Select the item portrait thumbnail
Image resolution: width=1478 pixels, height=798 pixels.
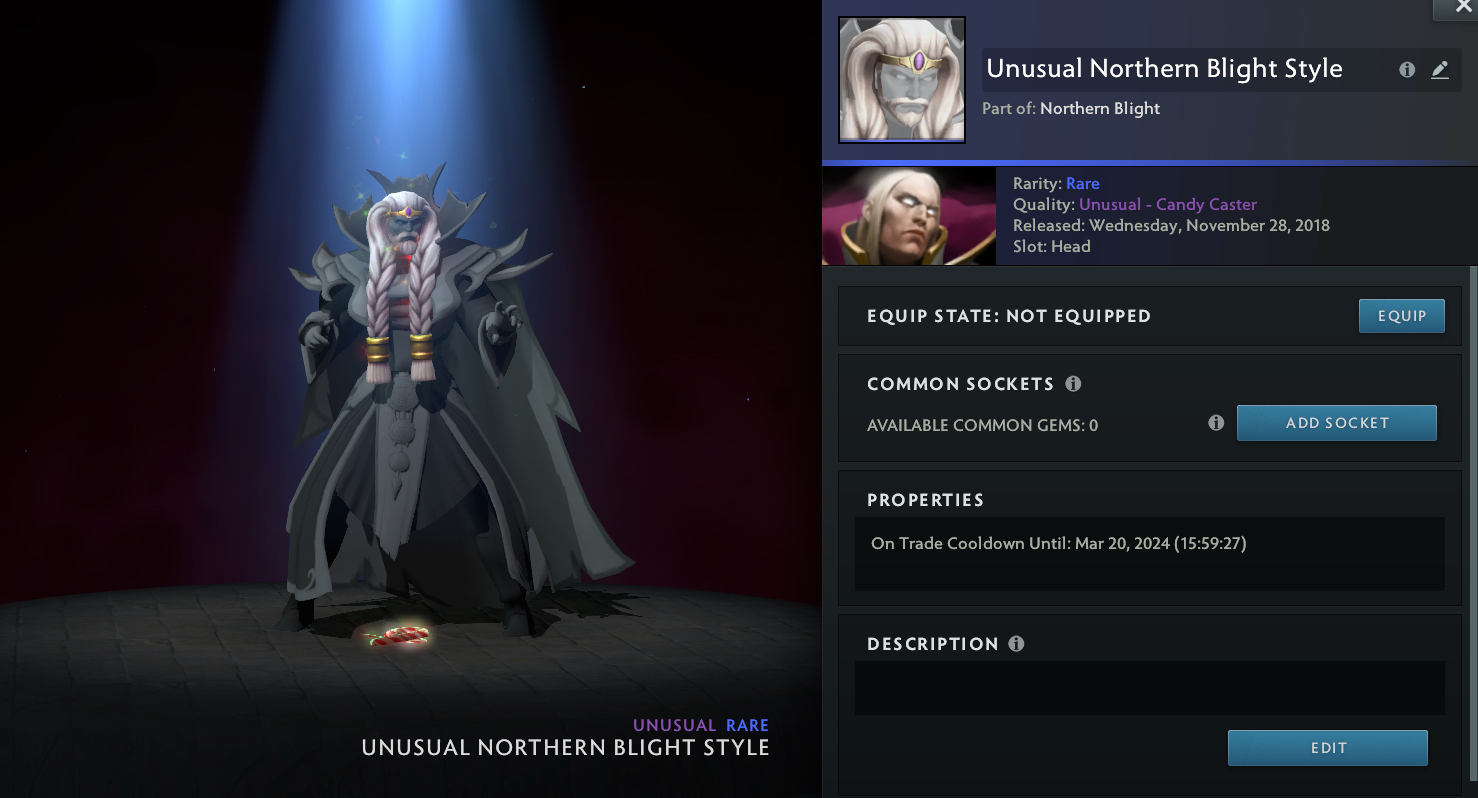tap(901, 80)
